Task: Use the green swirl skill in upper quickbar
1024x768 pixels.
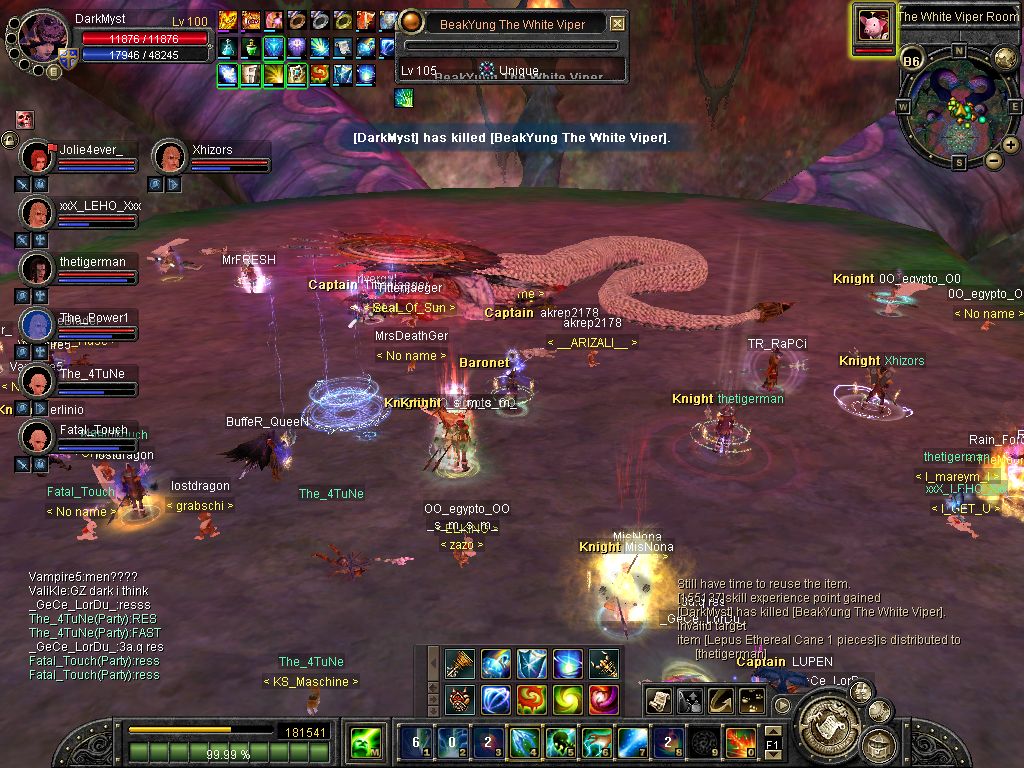Action: (567, 697)
